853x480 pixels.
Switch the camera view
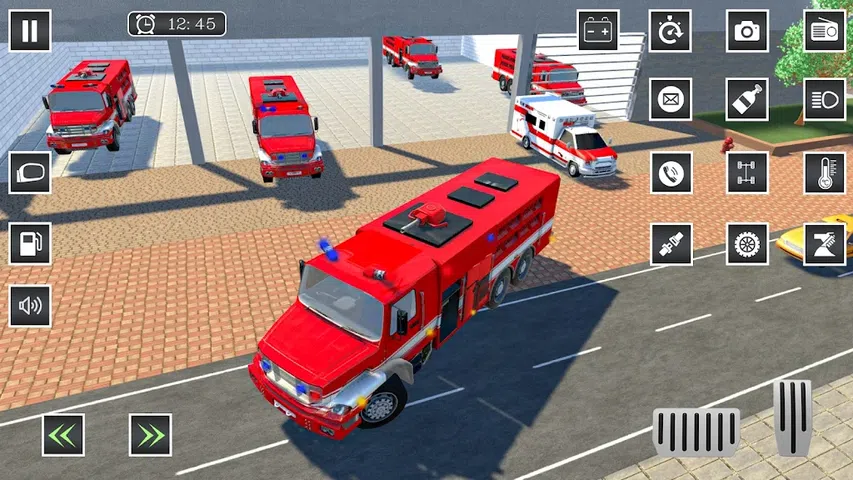coord(747,31)
